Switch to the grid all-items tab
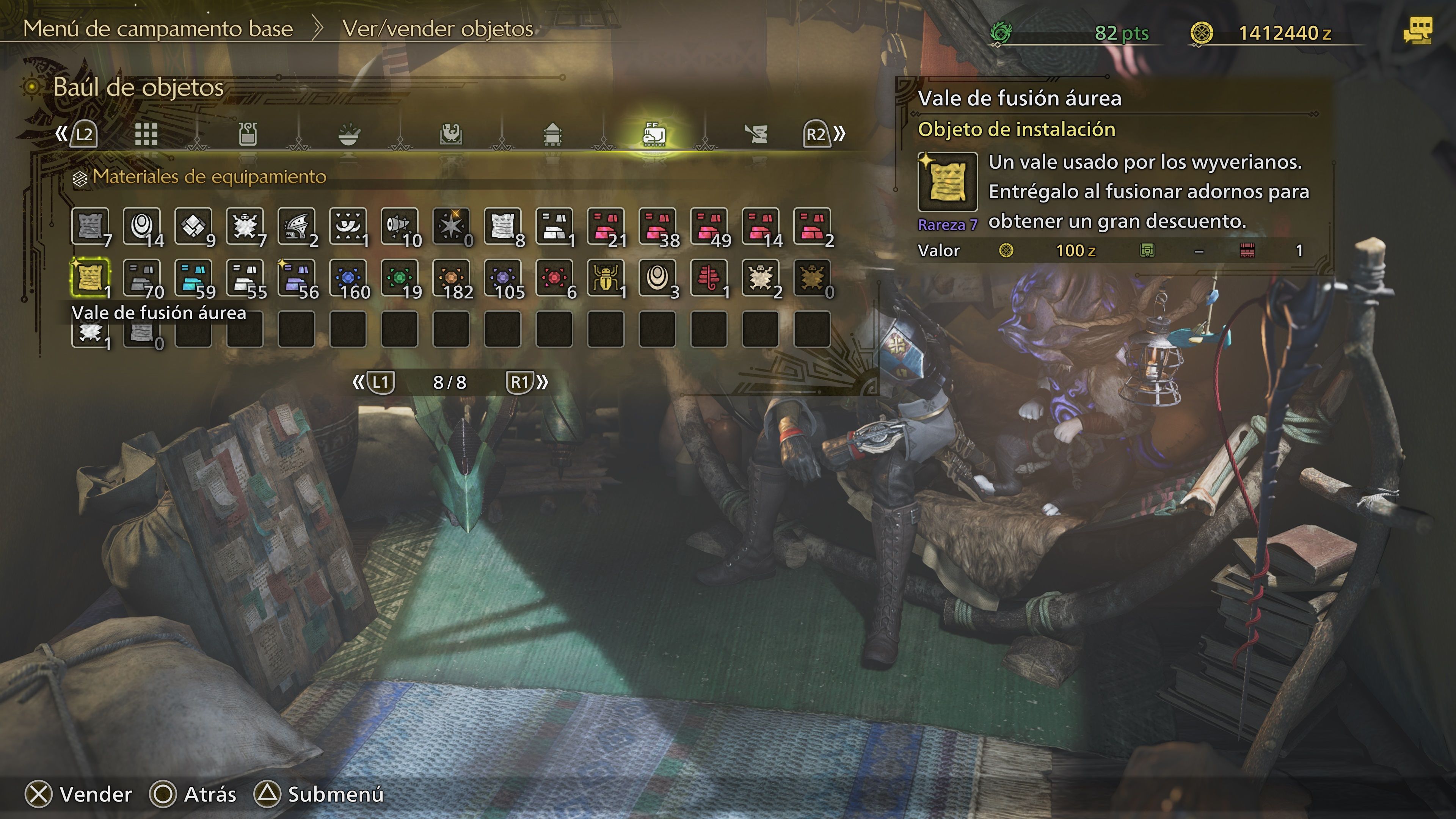This screenshot has height=819, width=1456. (146, 134)
